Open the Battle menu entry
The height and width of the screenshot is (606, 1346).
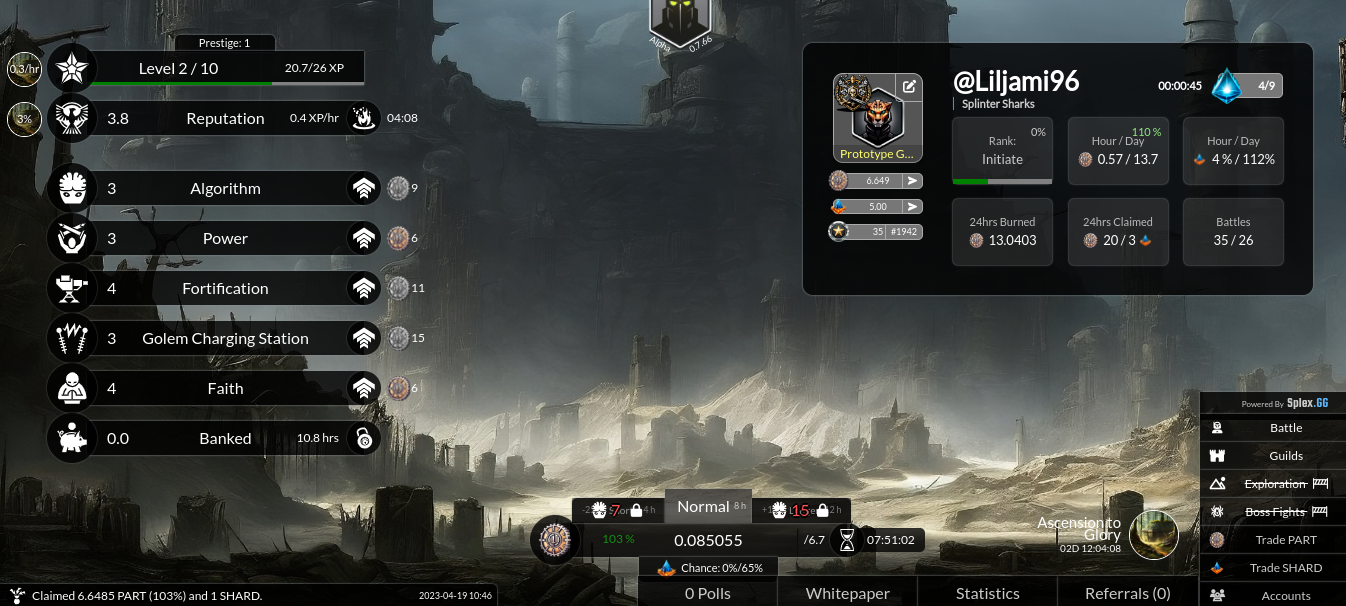click(x=1285, y=428)
